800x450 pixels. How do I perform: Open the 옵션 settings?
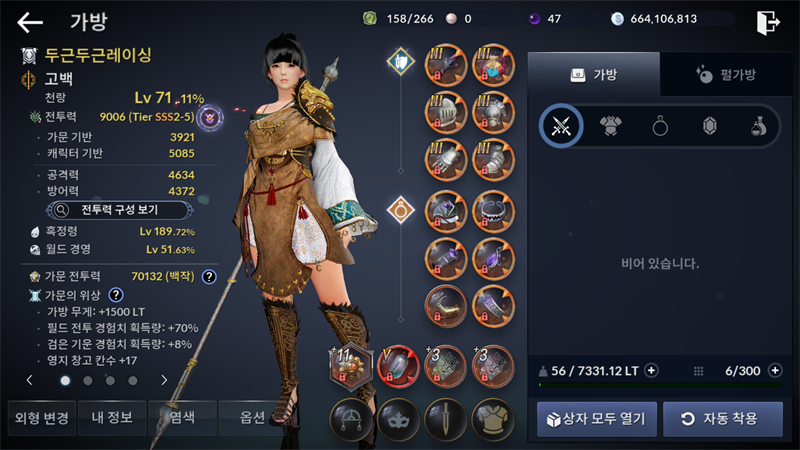click(253, 418)
